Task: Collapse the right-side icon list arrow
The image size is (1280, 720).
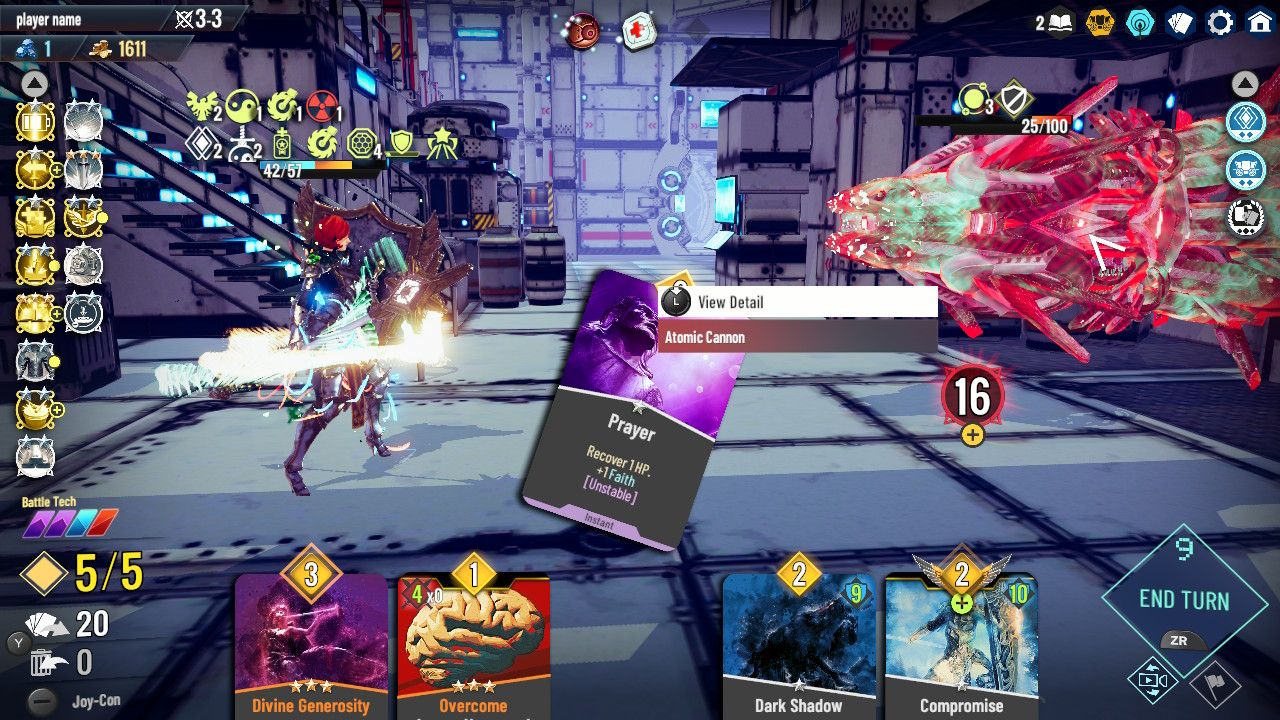Action: [1245, 83]
